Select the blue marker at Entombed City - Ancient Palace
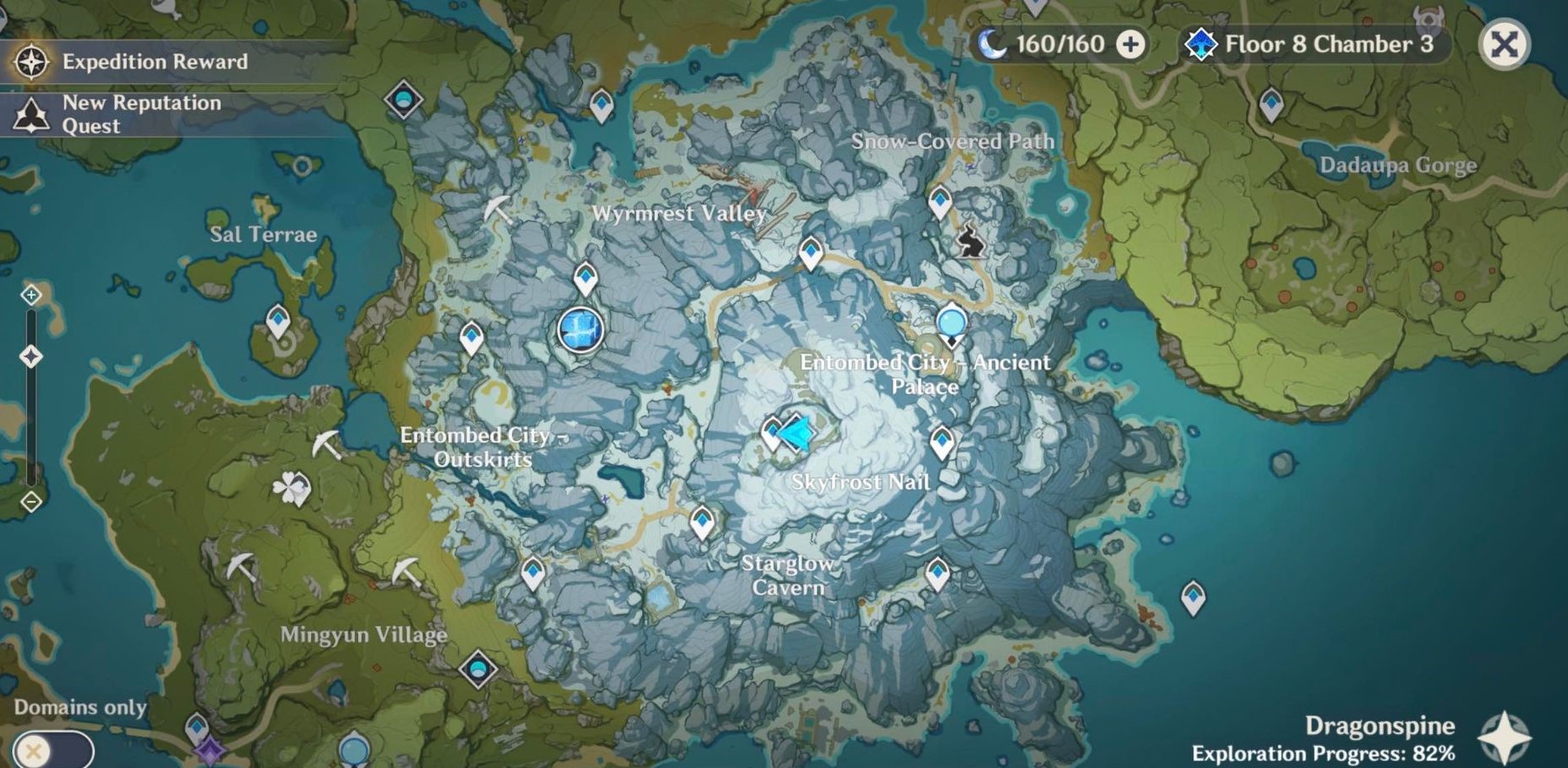This screenshot has height=768, width=1568. pyautogui.click(x=951, y=322)
